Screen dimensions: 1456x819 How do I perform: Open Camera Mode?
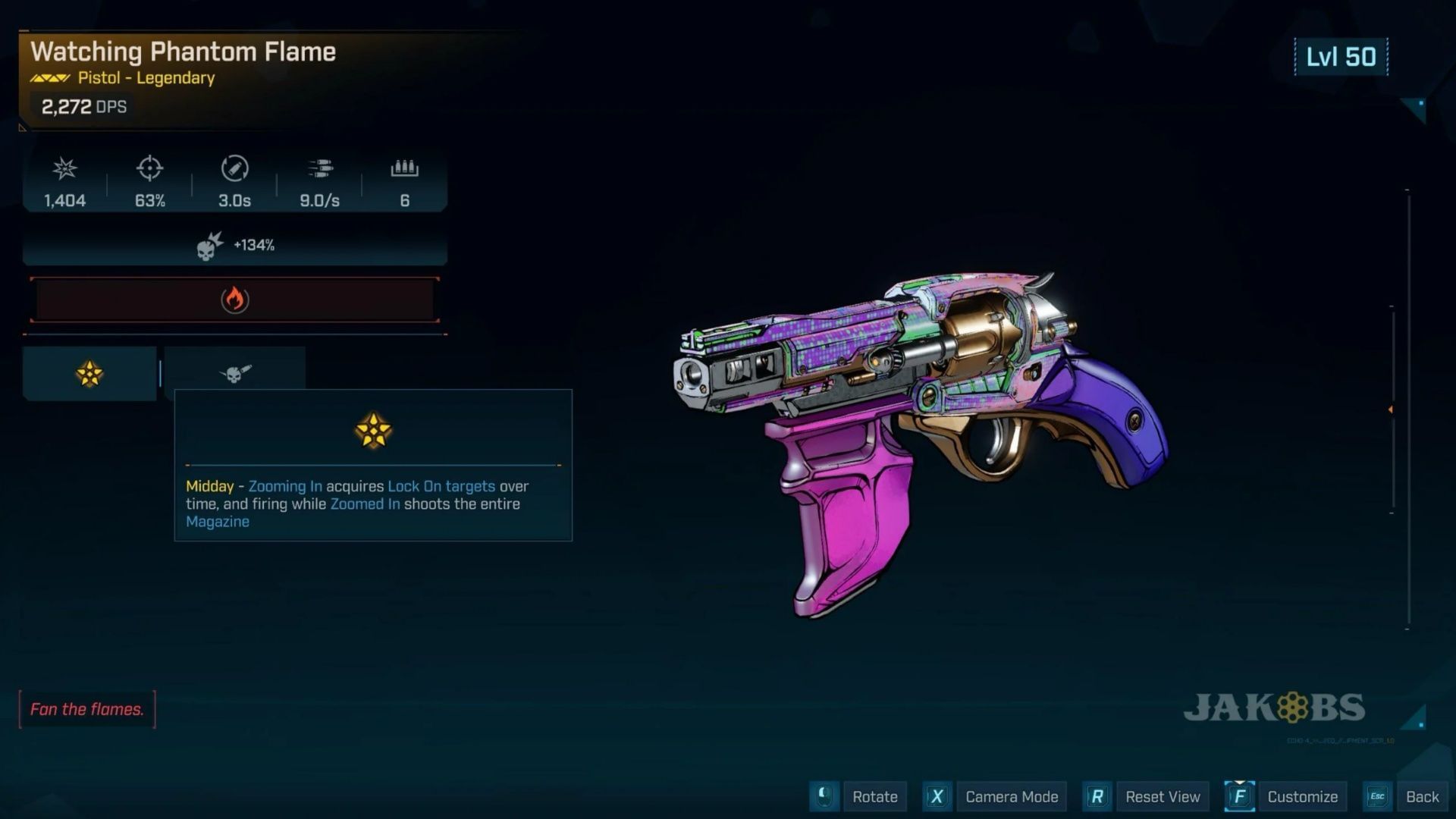tap(1011, 796)
